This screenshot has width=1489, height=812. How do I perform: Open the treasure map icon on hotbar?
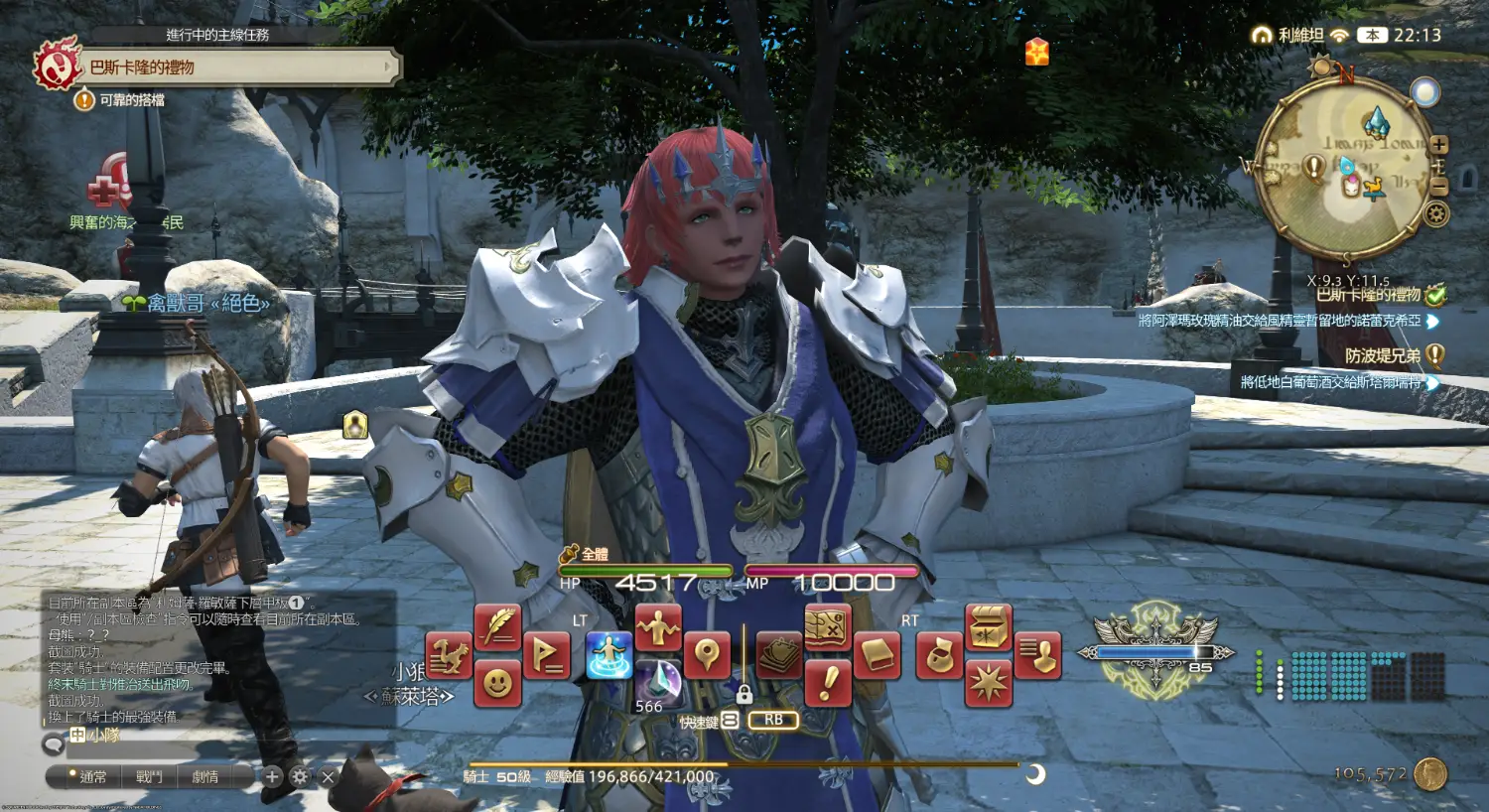click(827, 626)
